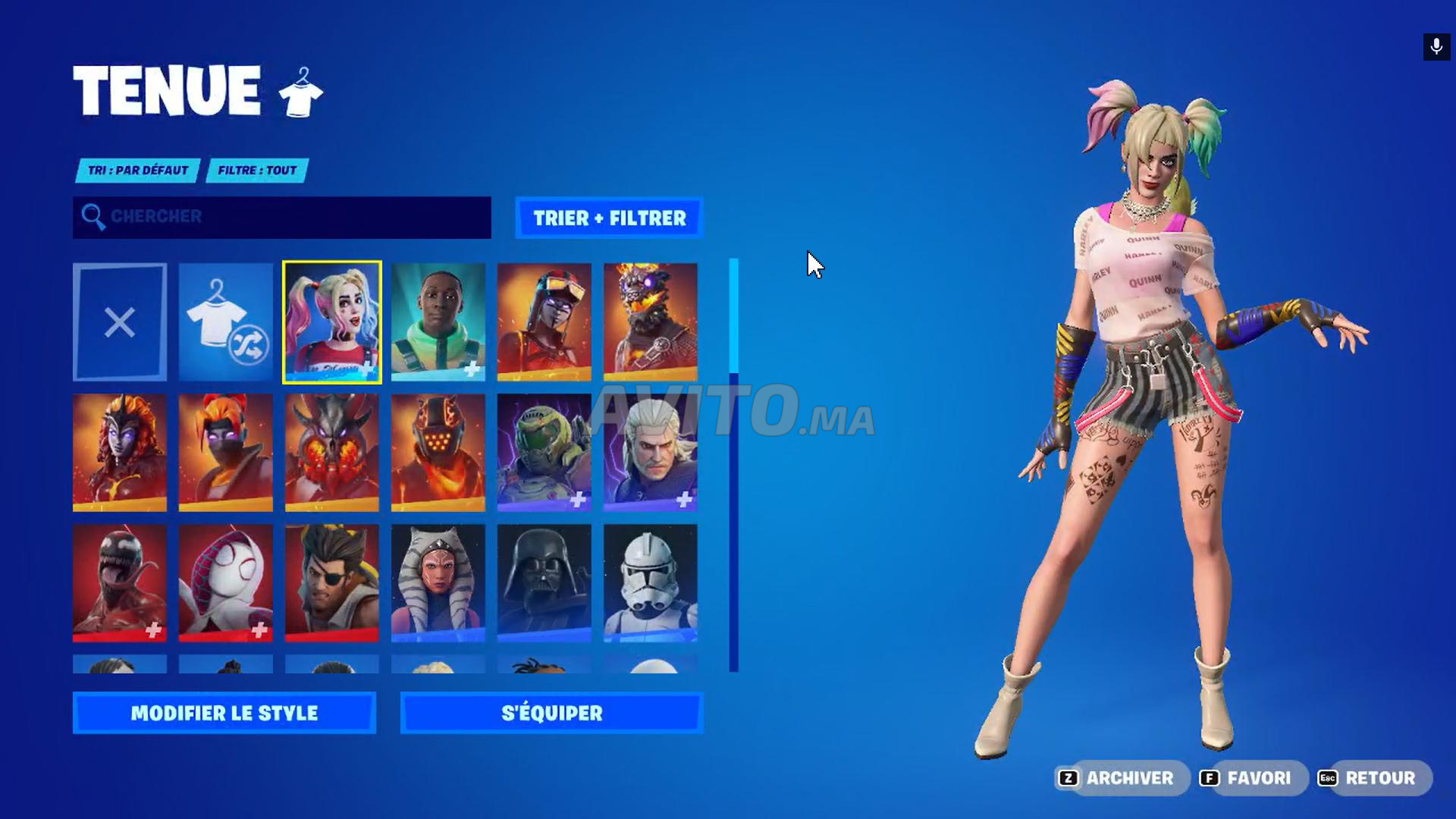Open the Trier + Filtrer options
1456x819 pixels.
click(609, 218)
